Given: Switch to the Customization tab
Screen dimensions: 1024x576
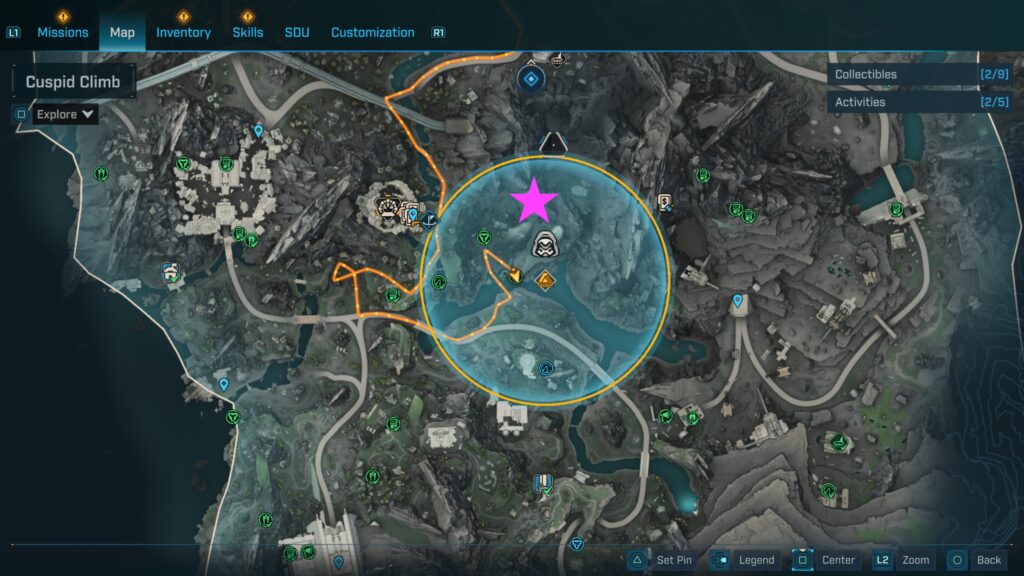Looking at the screenshot, I should 372,32.
